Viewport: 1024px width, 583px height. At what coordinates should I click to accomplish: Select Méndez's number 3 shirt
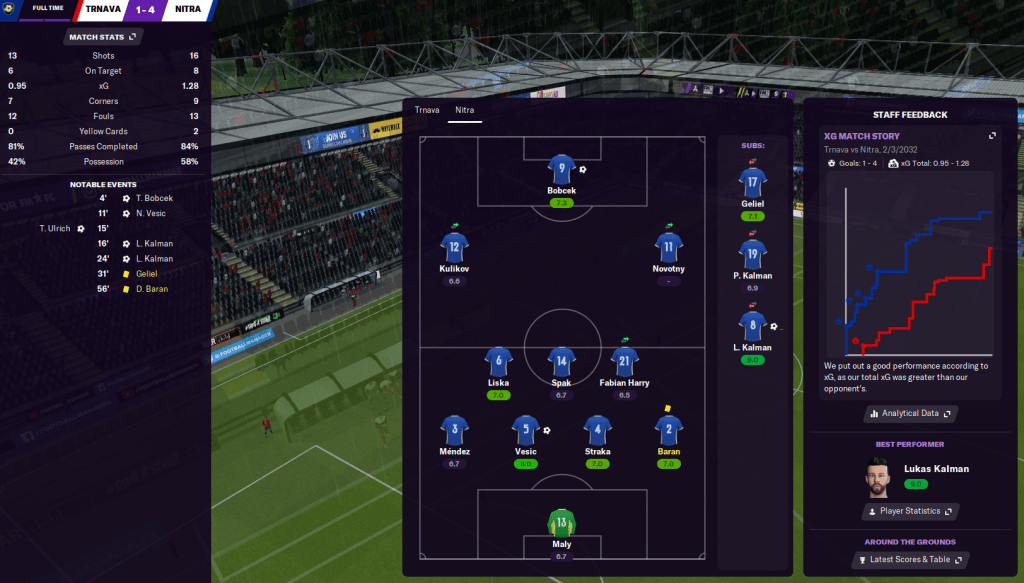[454, 431]
